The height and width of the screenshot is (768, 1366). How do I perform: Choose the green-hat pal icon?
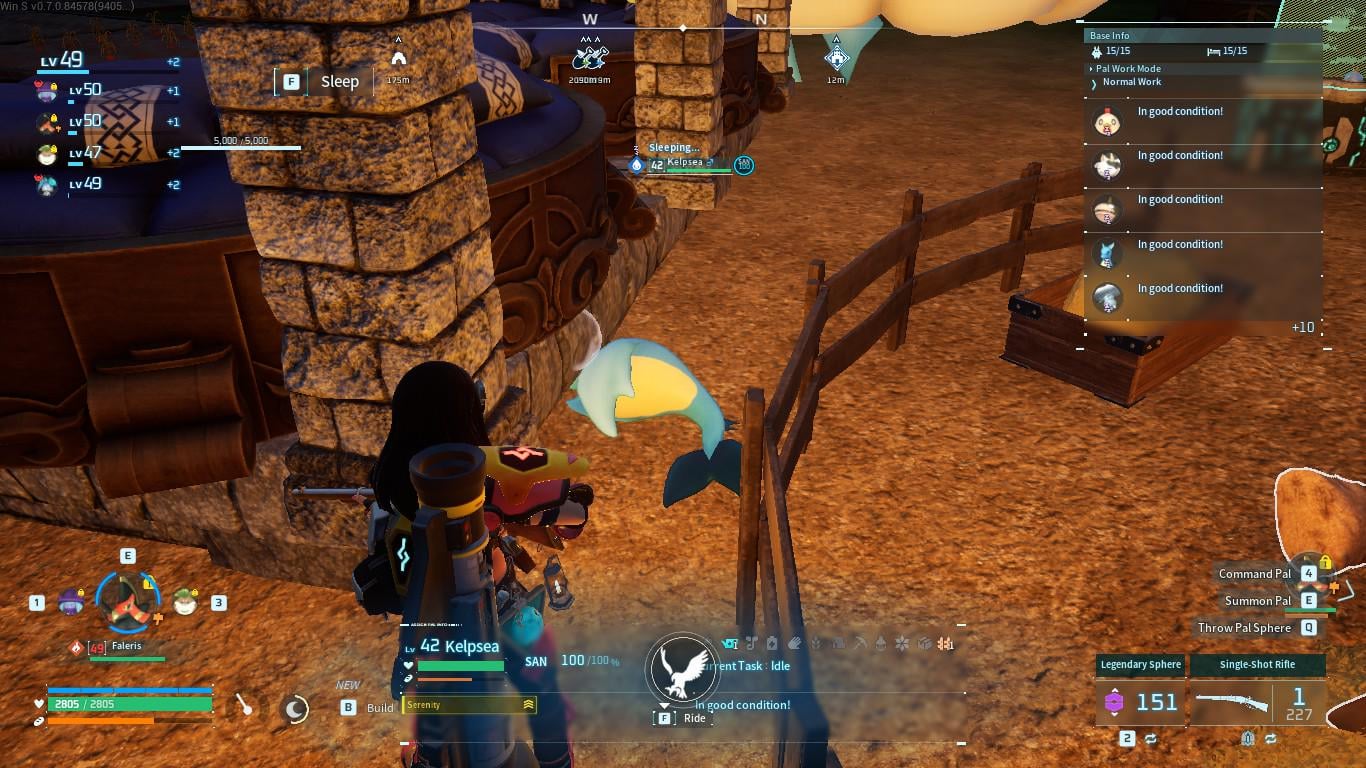pos(184,601)
